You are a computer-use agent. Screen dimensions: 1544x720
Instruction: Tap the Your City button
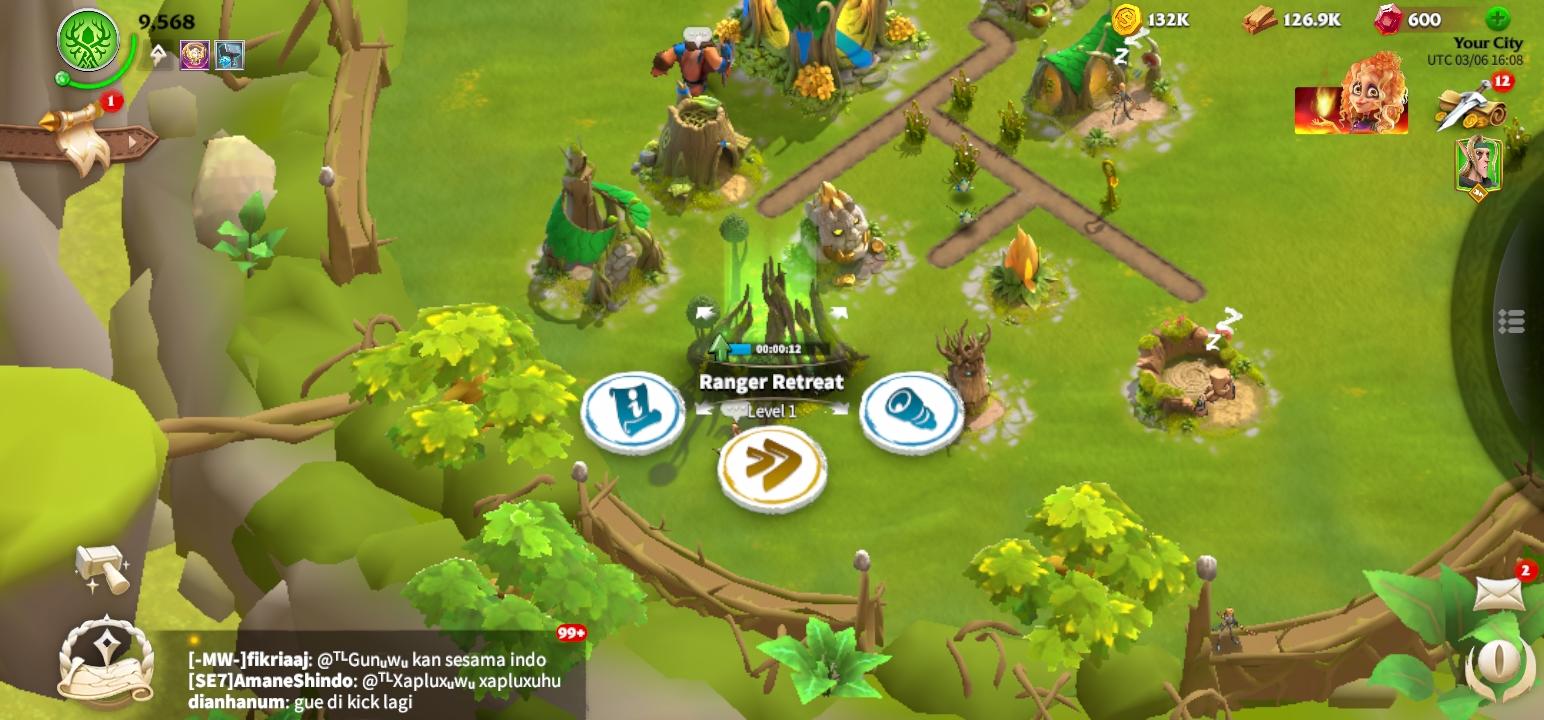pos(1487,43)
